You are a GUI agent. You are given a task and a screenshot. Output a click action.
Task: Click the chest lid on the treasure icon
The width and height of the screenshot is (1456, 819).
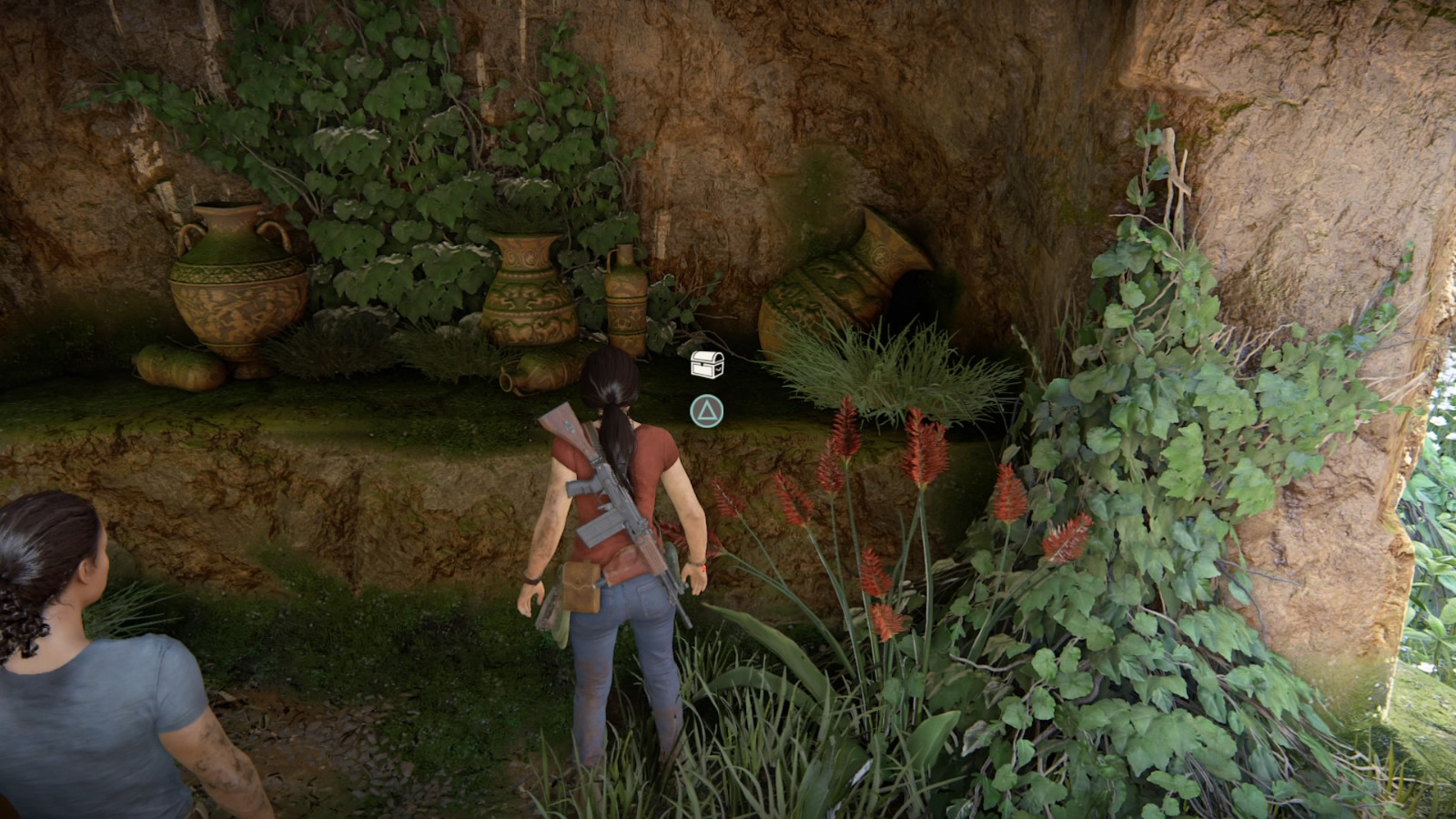click(x=705, y=356)
